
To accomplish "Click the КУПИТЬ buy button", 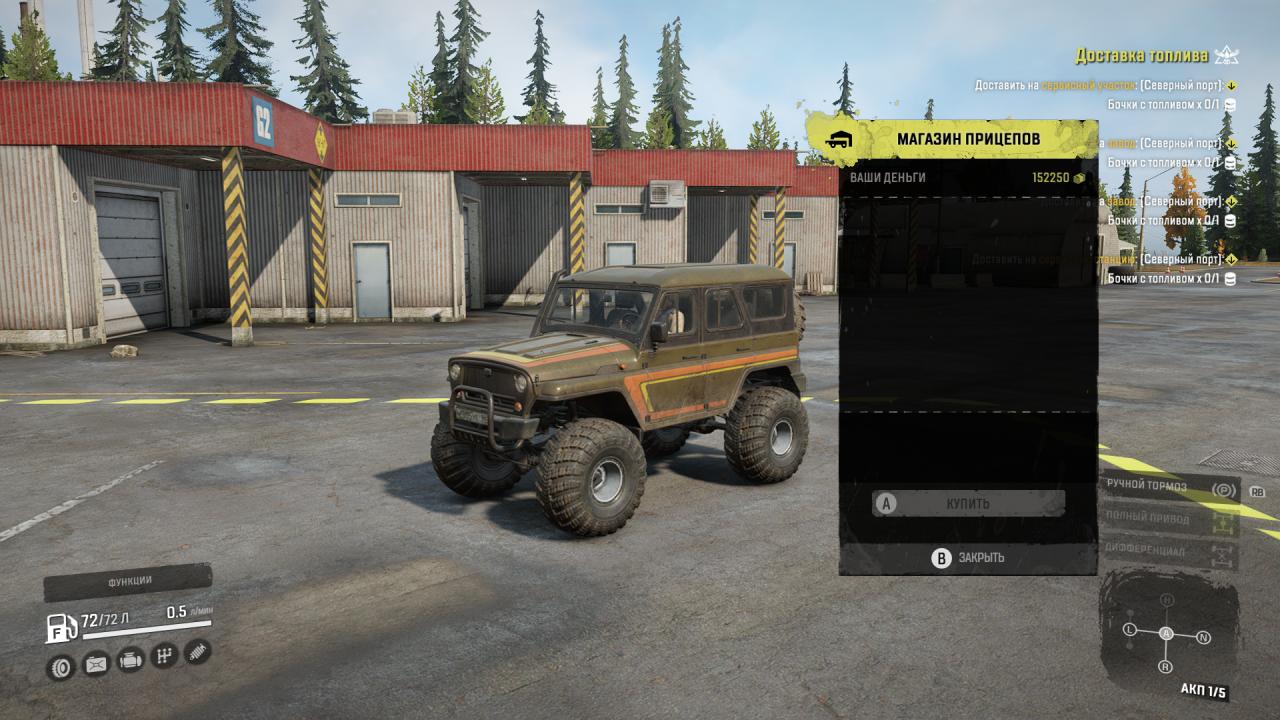I will coord(967,503).
